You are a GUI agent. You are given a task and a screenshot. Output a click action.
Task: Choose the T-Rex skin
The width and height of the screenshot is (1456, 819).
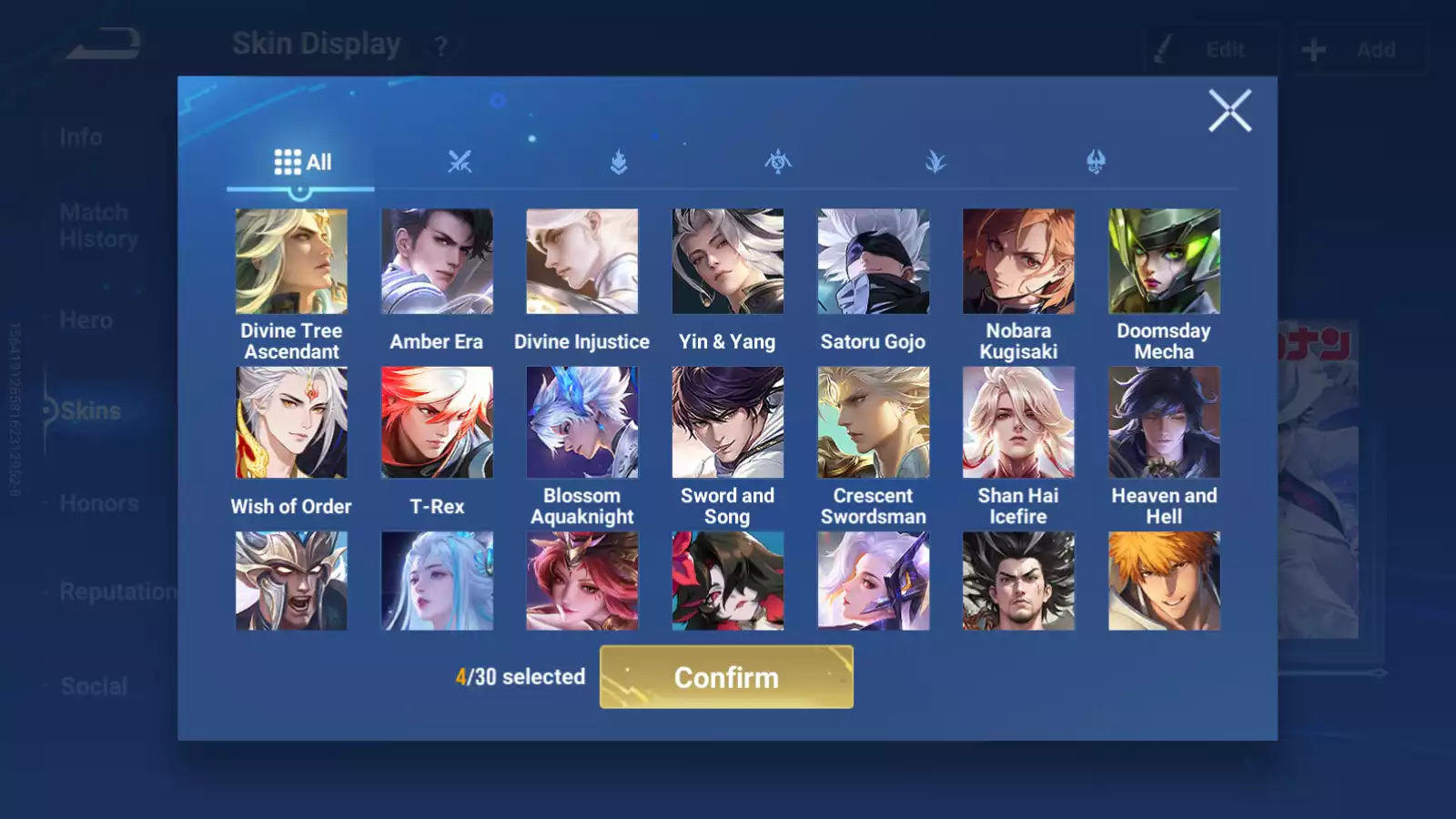(x=437, y=422)
